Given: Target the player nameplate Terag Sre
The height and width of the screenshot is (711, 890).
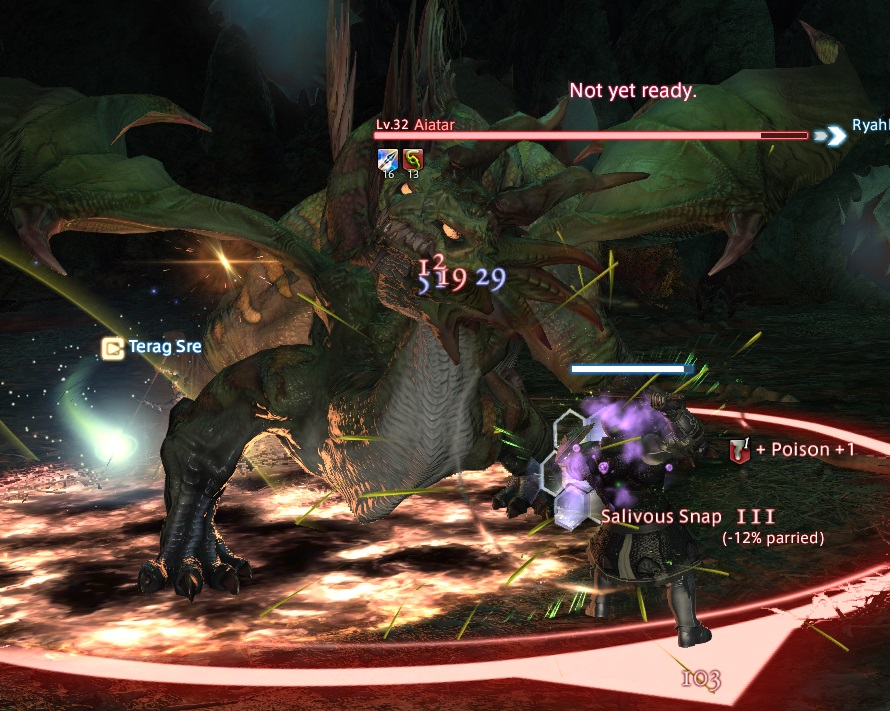Looking at the screenshot, I should 164,348.
